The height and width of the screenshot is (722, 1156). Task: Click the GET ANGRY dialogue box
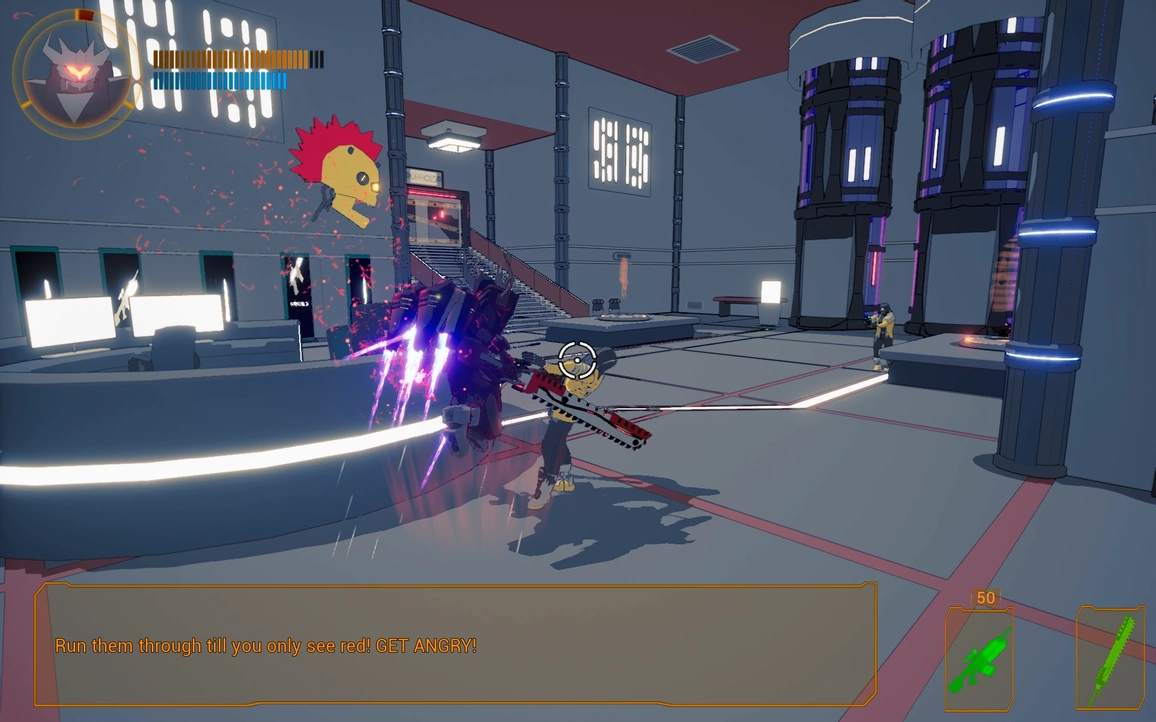456,645
